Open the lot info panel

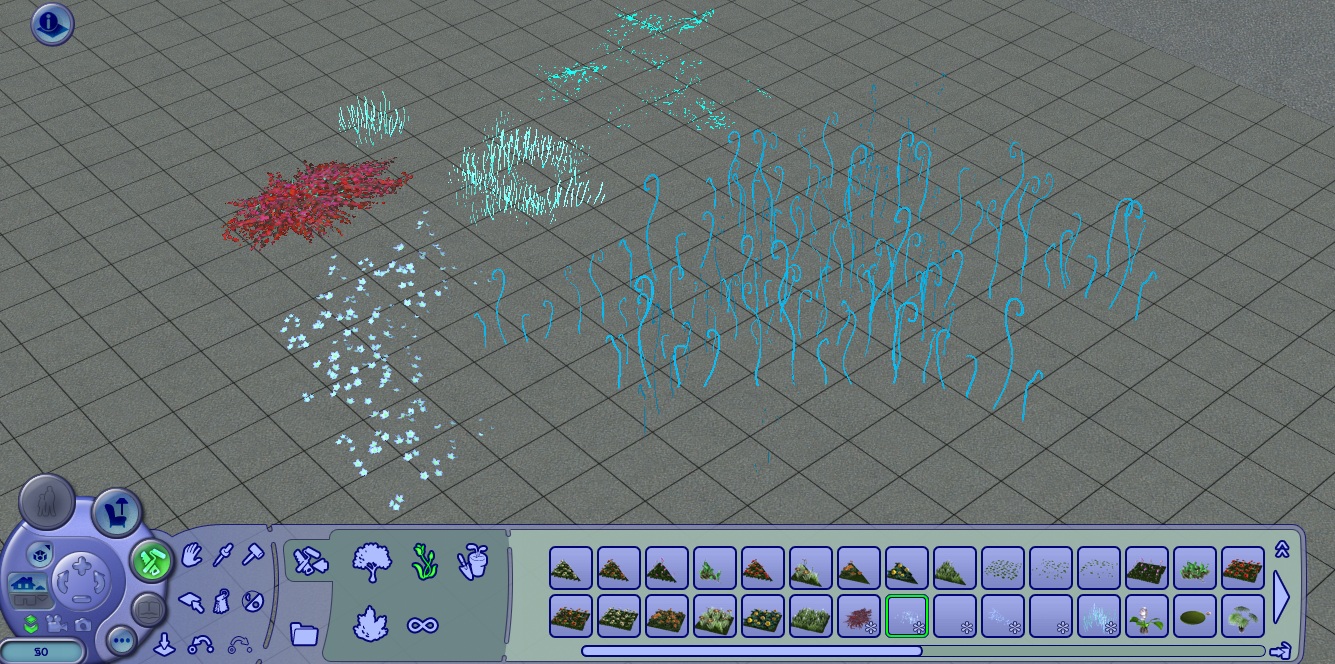[x=52, y=24]
